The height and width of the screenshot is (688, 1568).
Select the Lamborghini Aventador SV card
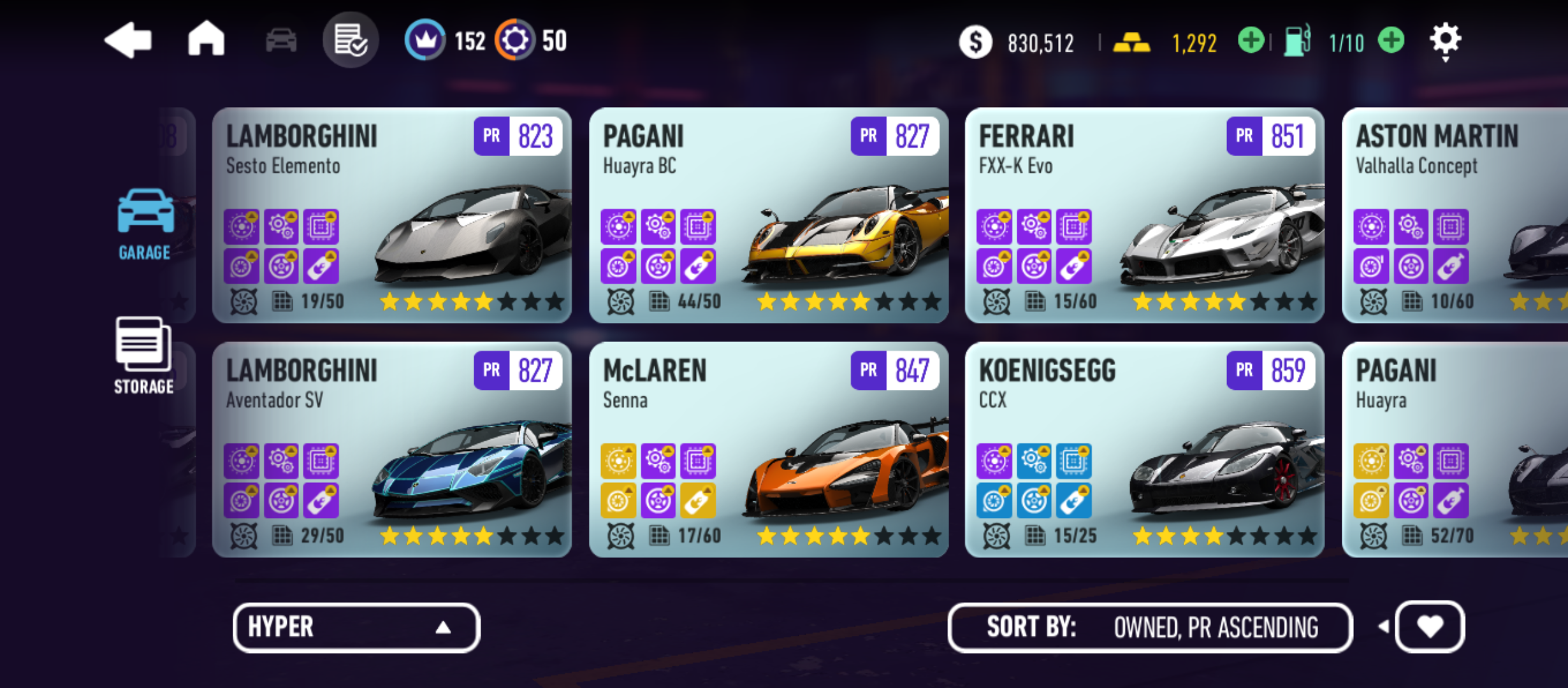[391, 450]
